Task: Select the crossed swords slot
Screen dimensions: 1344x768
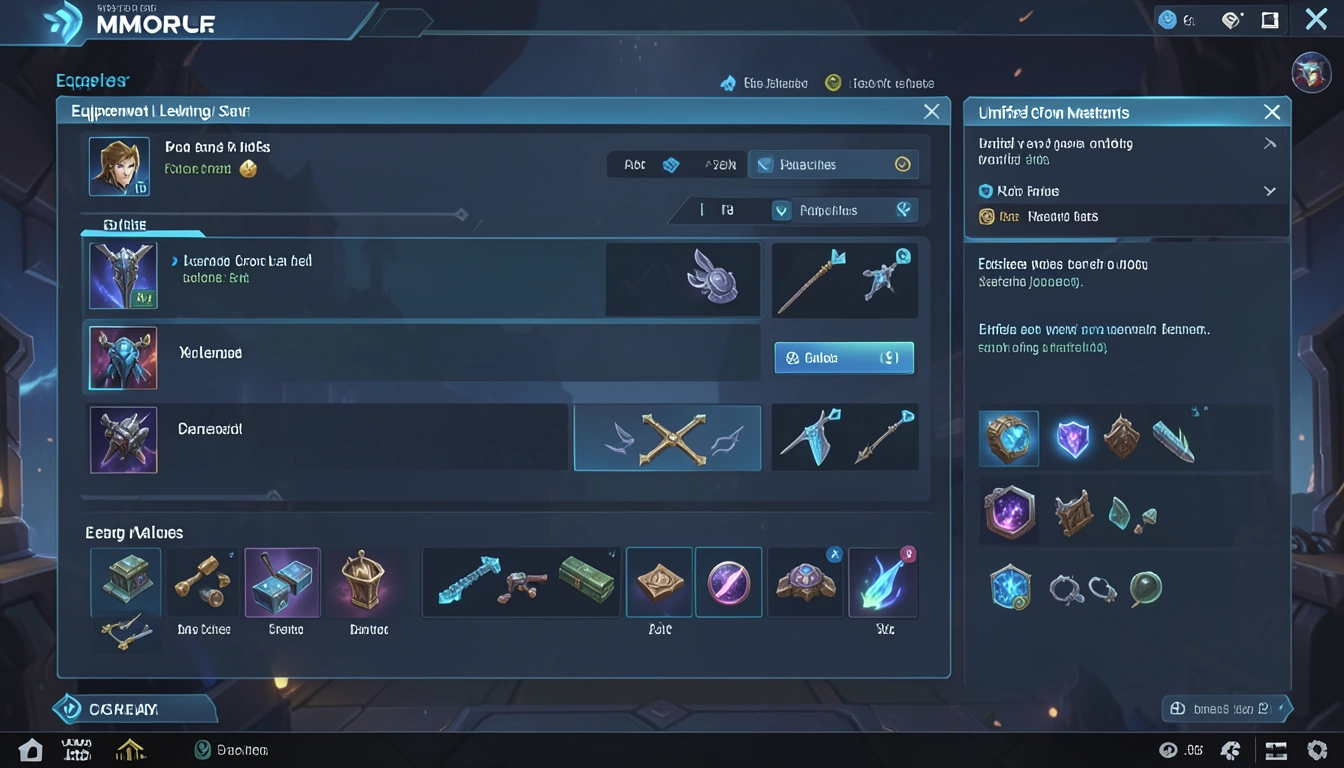Action: (667, 438)
